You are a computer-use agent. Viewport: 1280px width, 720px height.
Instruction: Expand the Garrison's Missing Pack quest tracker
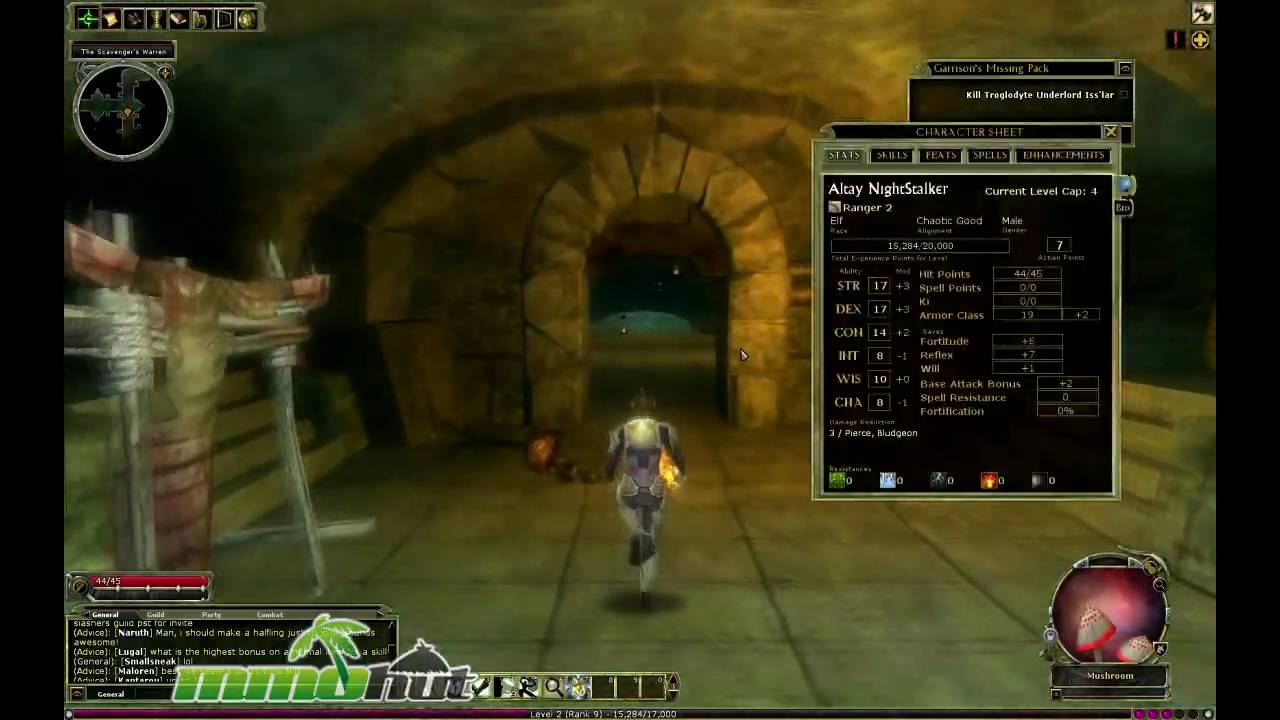(x=1125, y=68)
